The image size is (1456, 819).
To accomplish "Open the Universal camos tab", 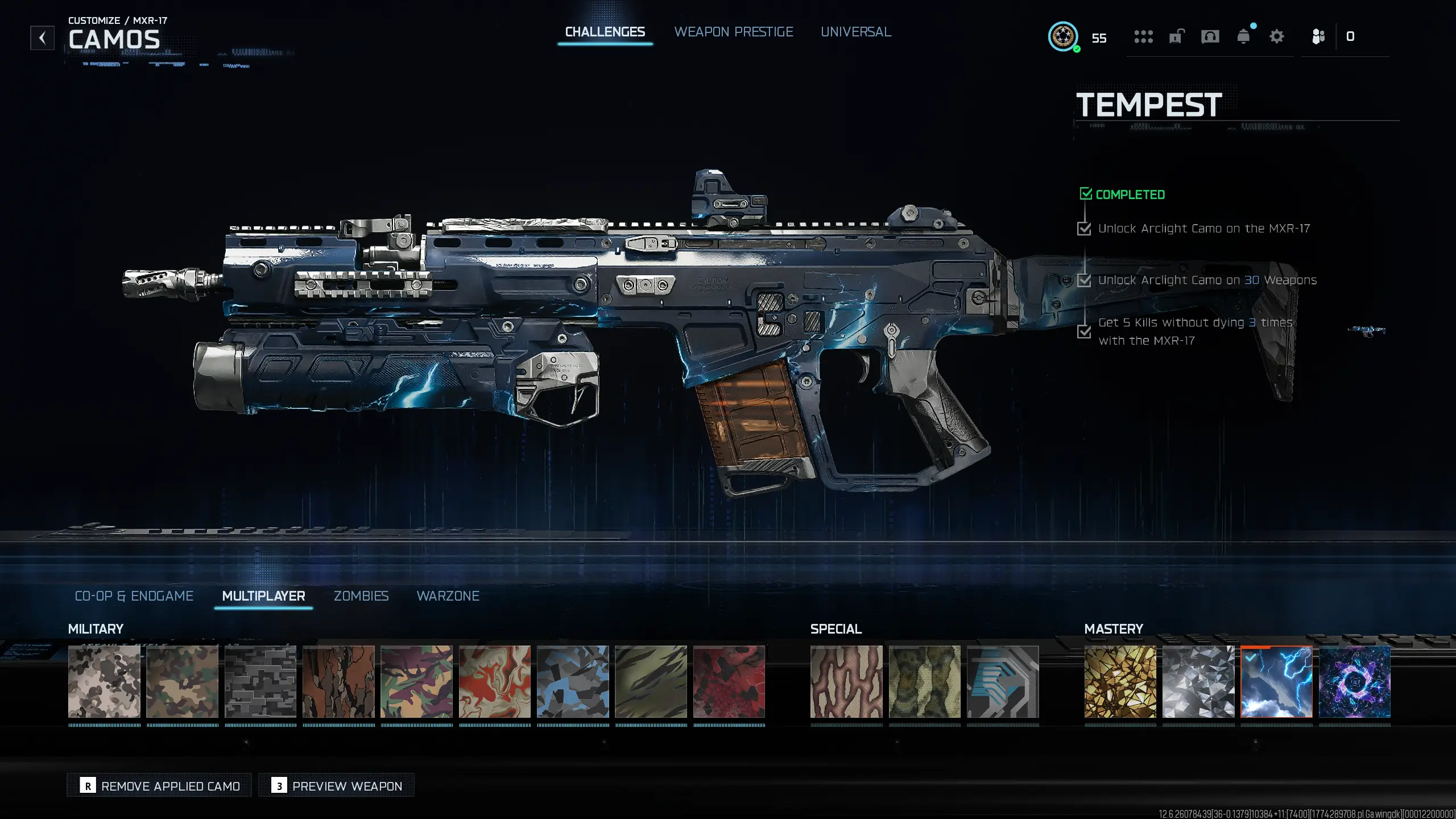I will [855, 32].
